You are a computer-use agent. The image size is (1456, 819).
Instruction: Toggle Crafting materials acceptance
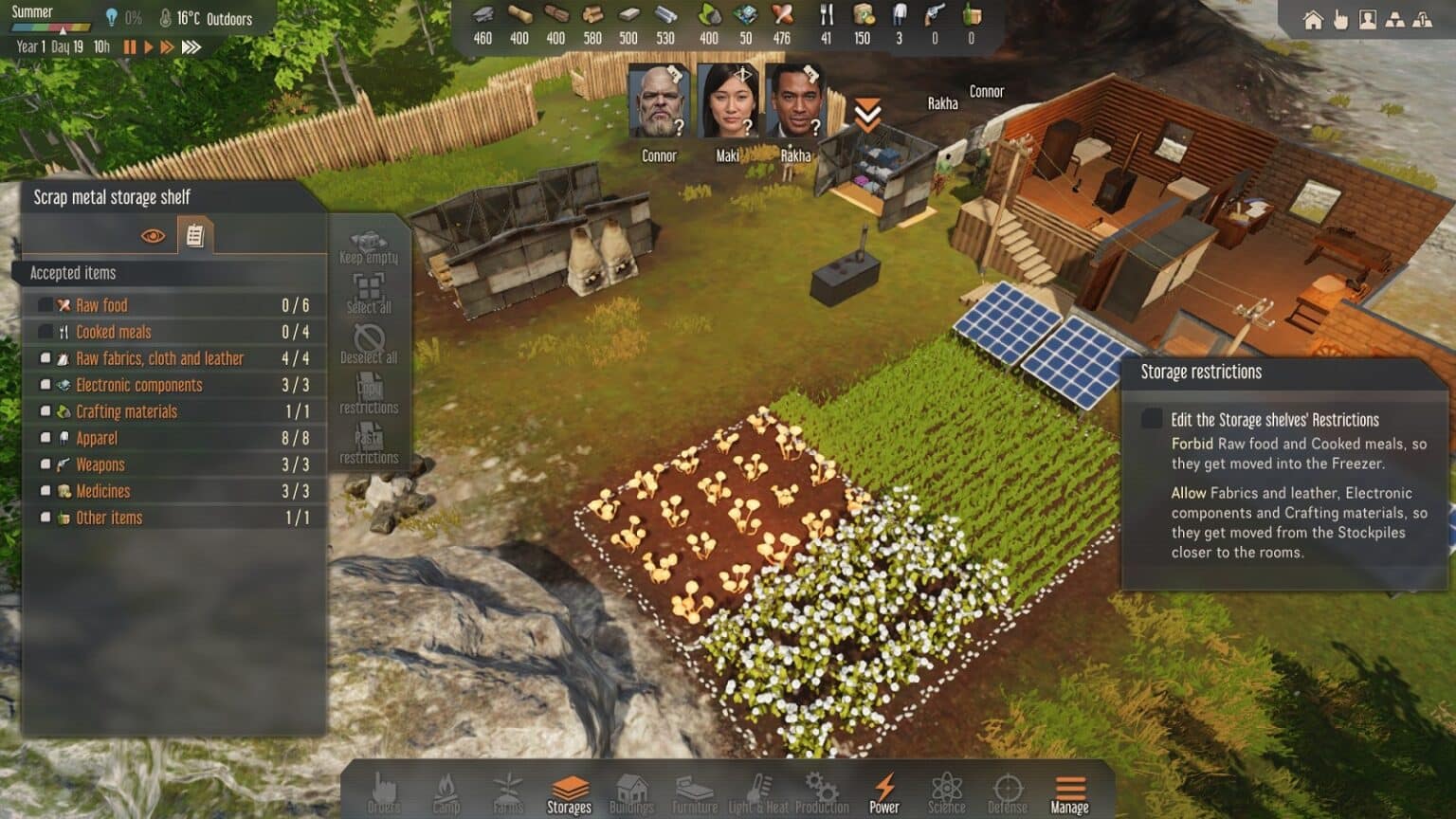45,411
